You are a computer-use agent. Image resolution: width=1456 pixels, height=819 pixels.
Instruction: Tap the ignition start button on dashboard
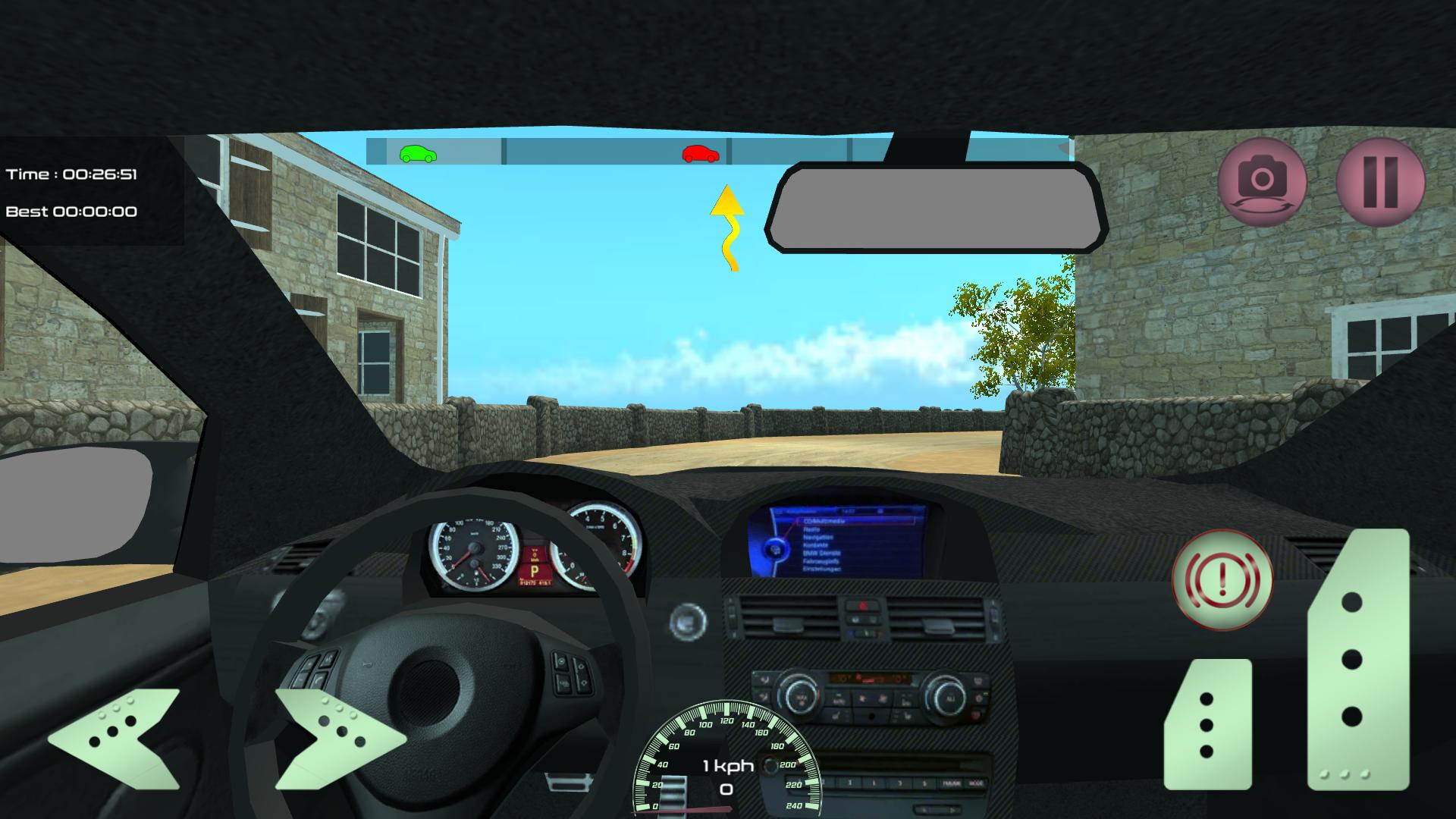pos(688,620)
